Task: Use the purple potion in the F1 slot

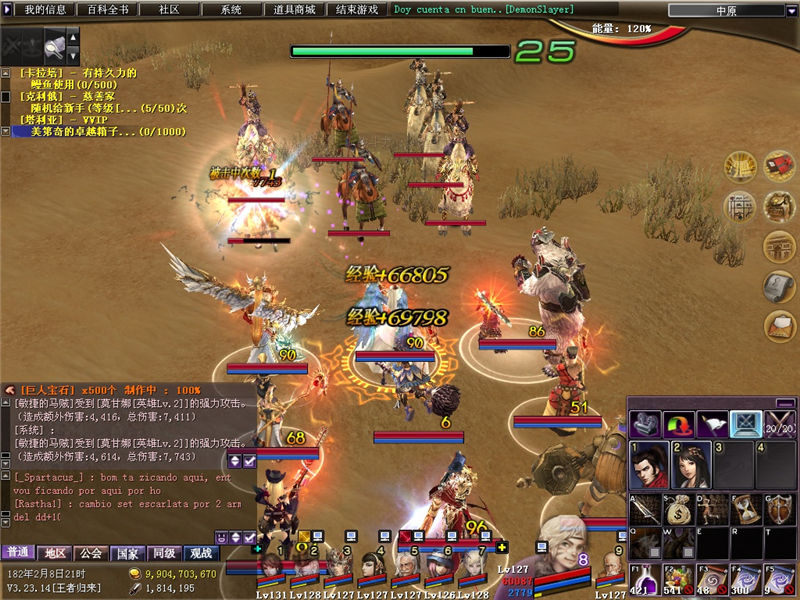Action: click(x=643, y=580)
